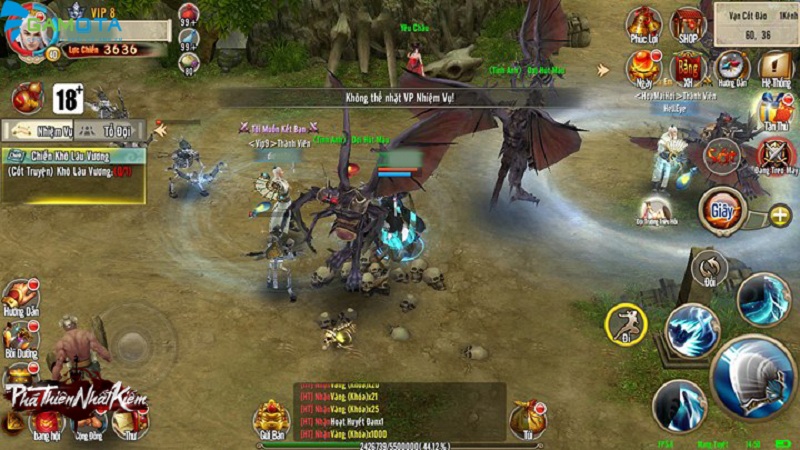
Task: Use the large helmet main attack skill
Action: (x=752, y=375)
